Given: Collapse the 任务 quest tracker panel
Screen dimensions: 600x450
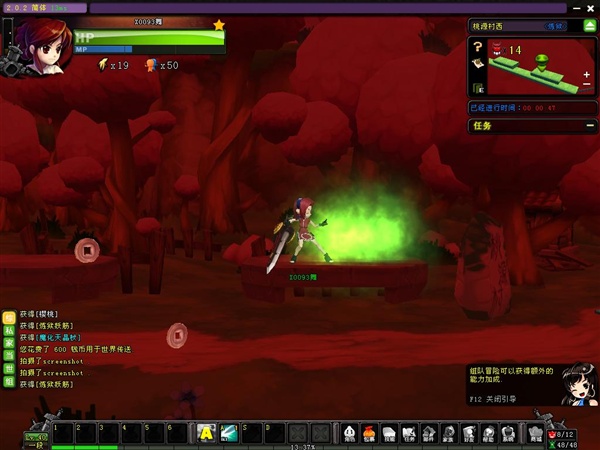Looking at the screenshot, I should pyautogui.click(x=588, y=126).
